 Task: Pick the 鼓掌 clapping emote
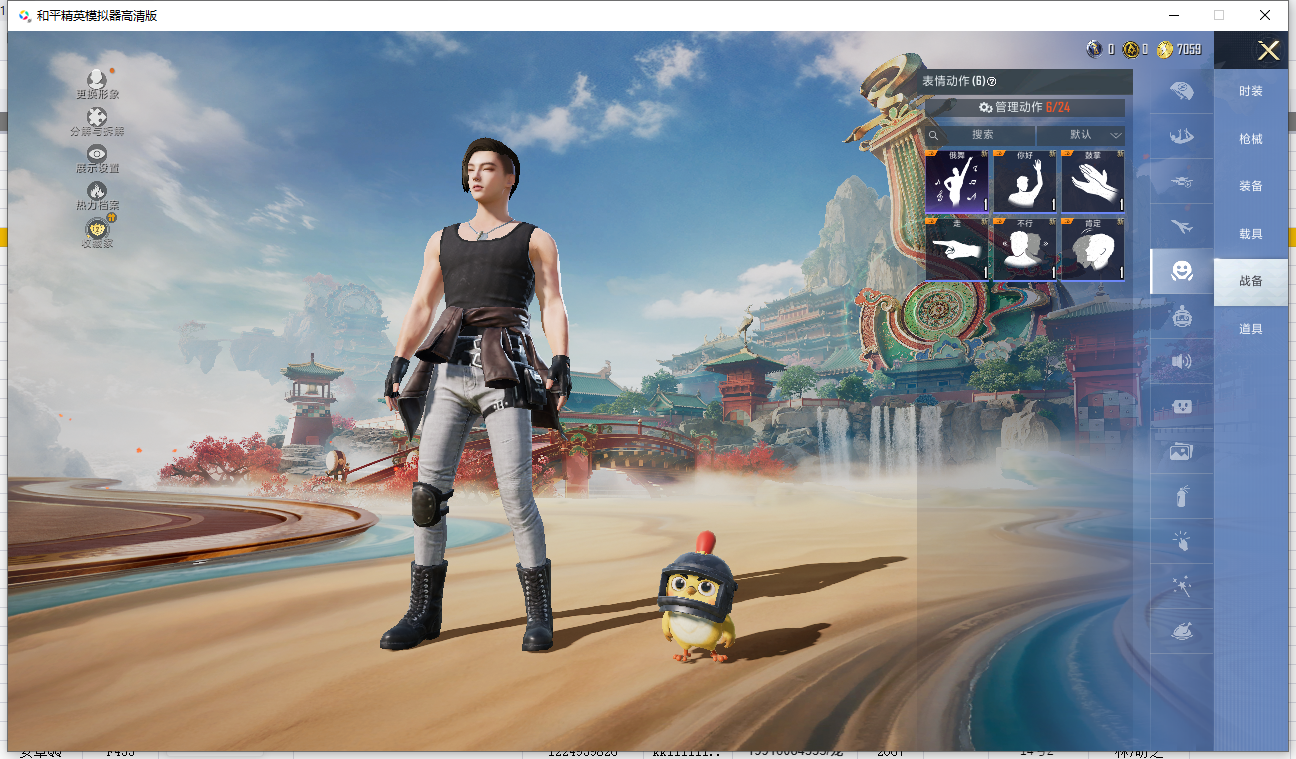pyautogui.click(x=1092, y=182)
